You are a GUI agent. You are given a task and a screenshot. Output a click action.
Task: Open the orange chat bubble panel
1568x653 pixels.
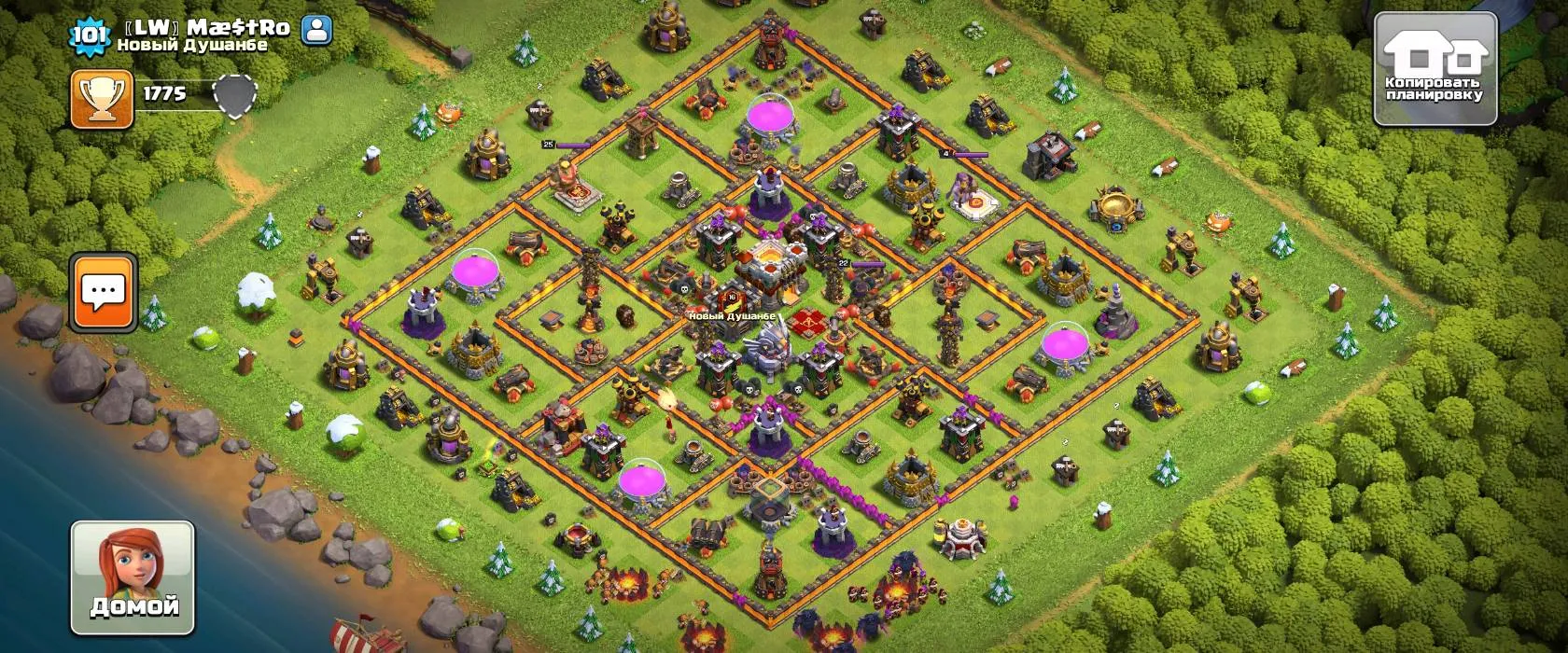click(x=103, y=292)
